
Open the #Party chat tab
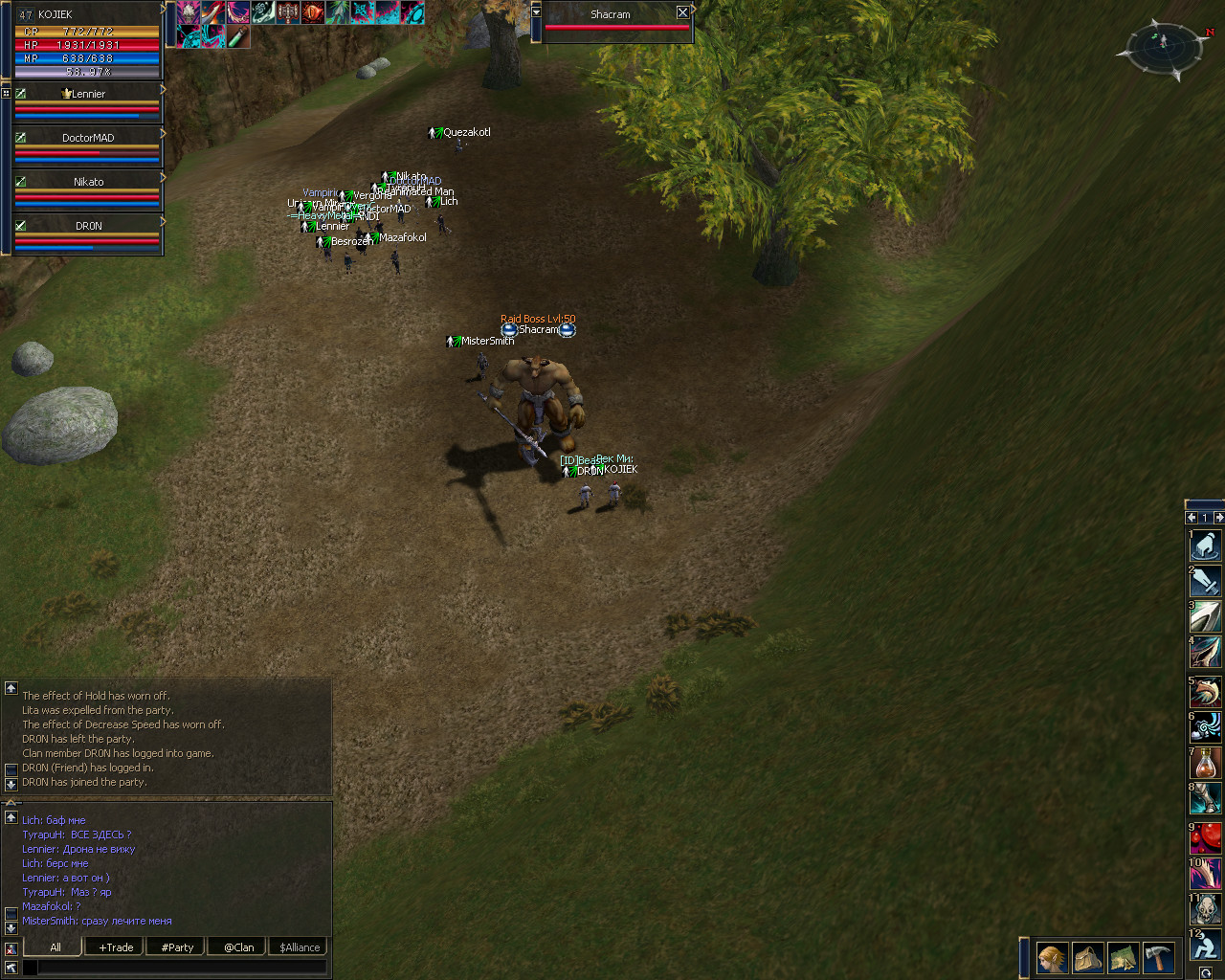pos(177,947)
